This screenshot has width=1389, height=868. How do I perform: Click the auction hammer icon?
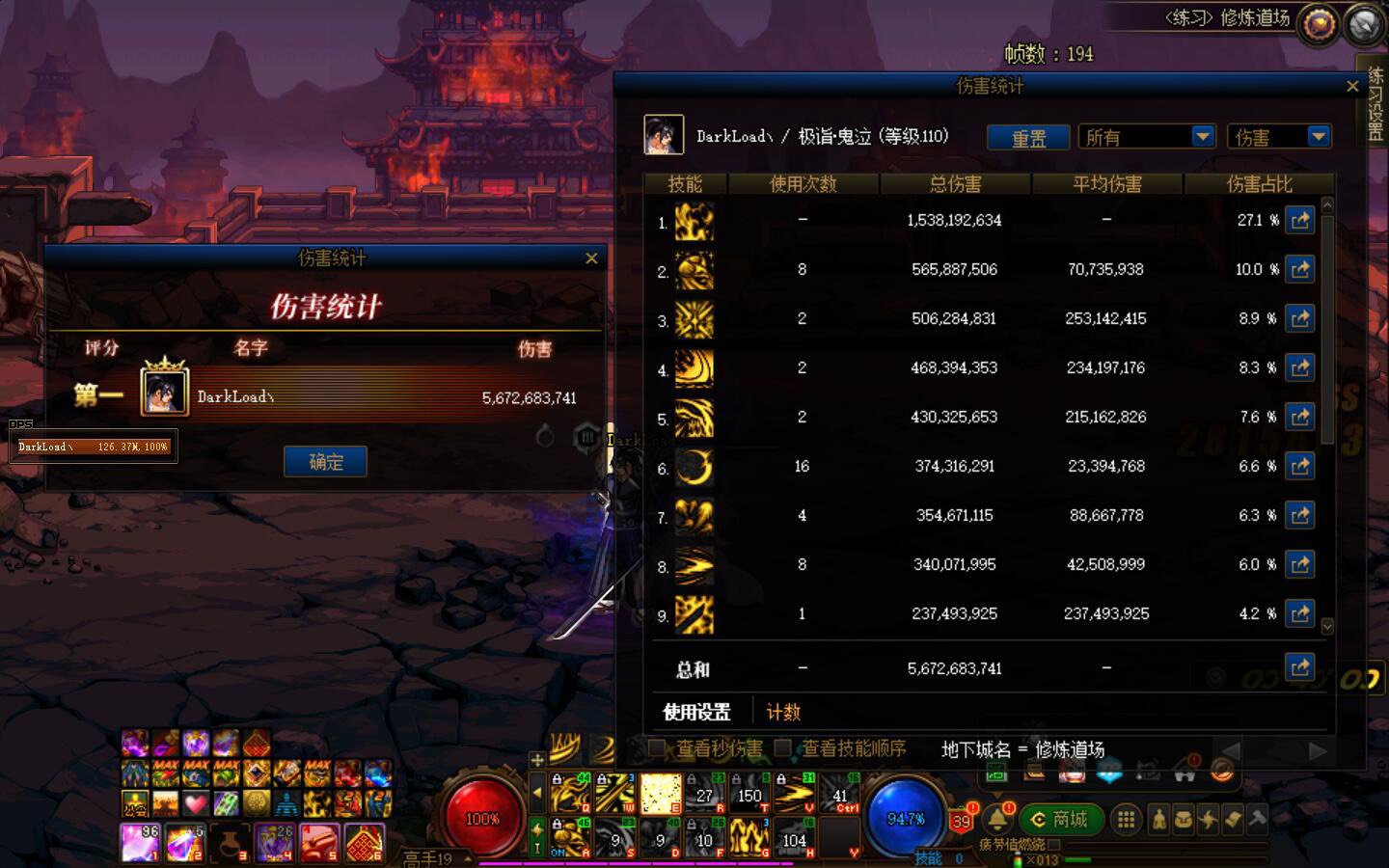tap(1257, 818)
